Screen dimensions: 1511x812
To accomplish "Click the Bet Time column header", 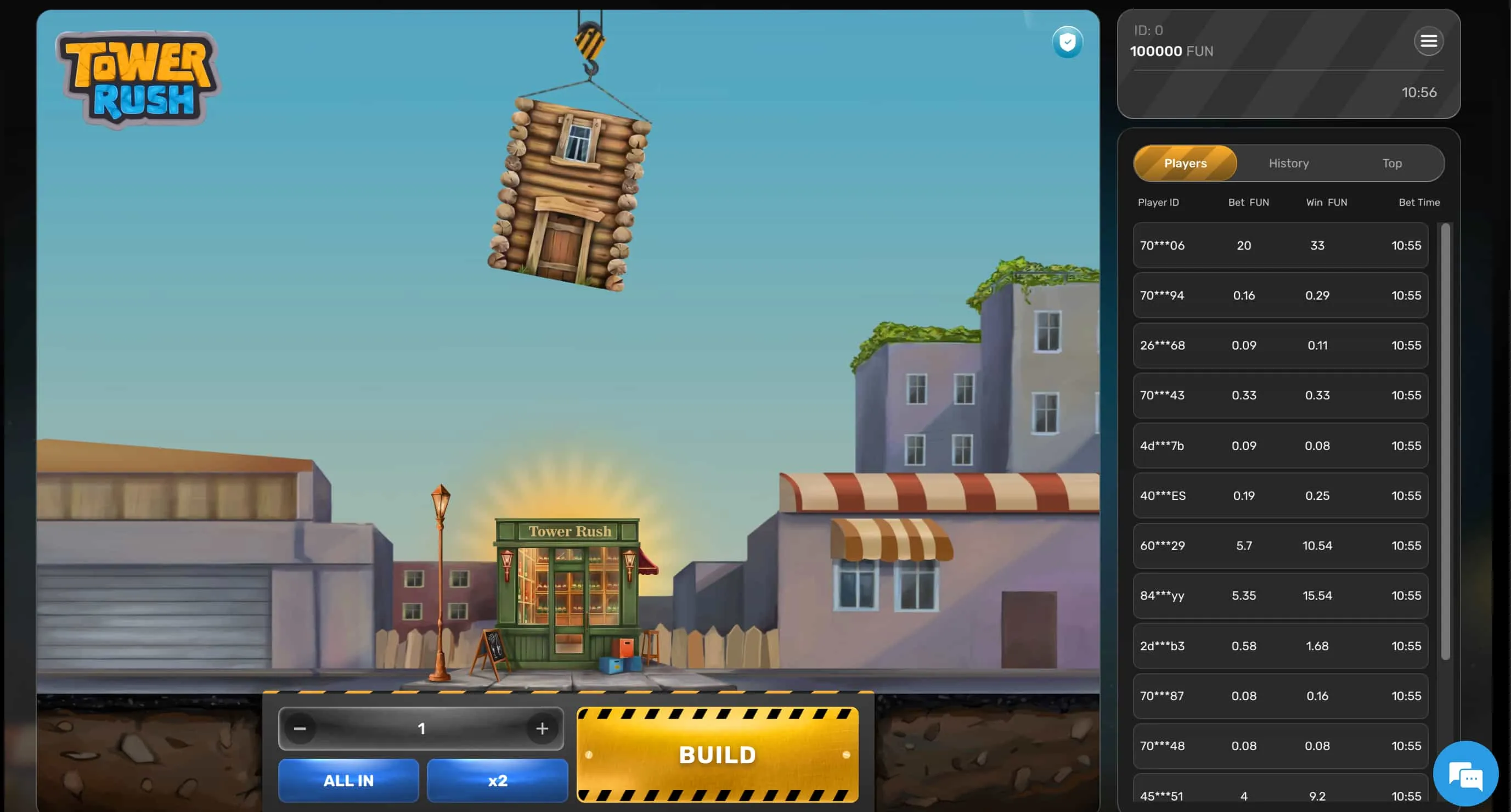I will click(1419, 202).
